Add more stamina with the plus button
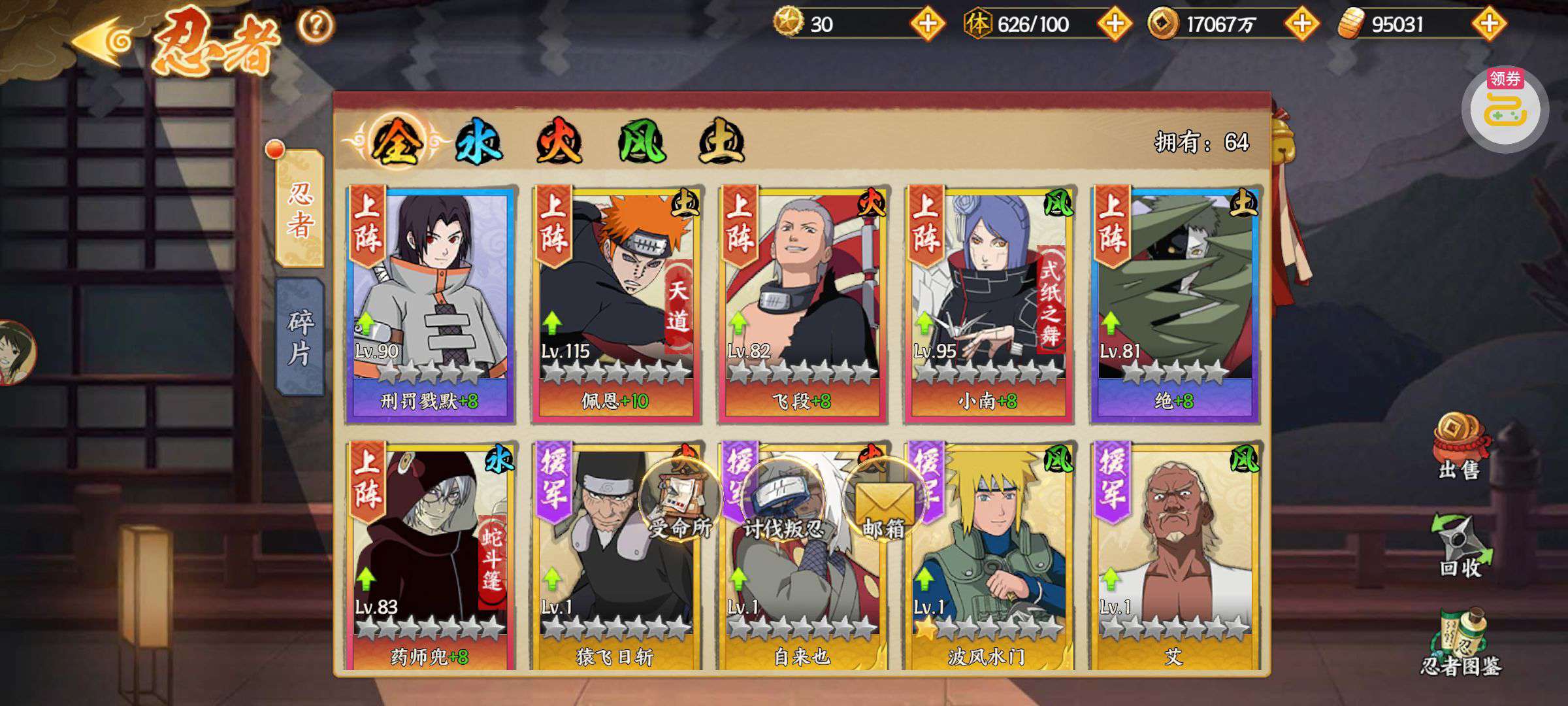The image size is (1568, 706). click(1114, 24)
